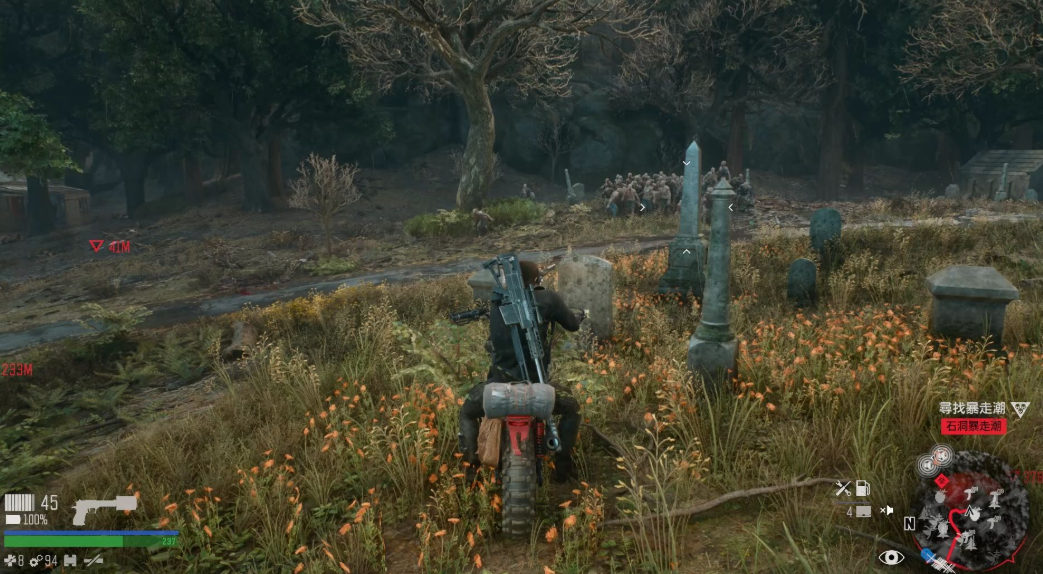Click the blue marker on minimap edge

pos(928,555)
